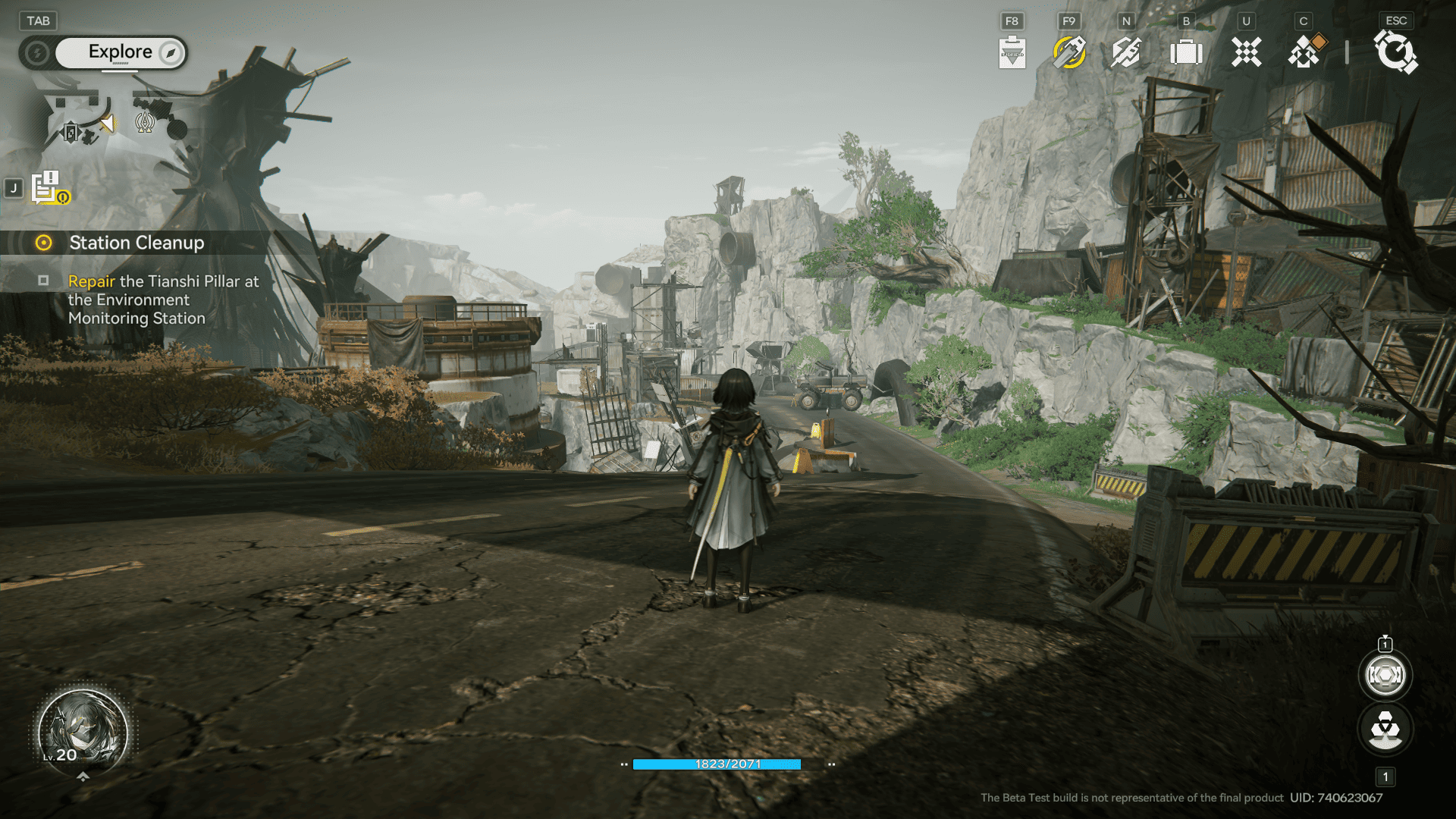
Task: Open the checkered X icon under U
Action: pos(1246,53)
